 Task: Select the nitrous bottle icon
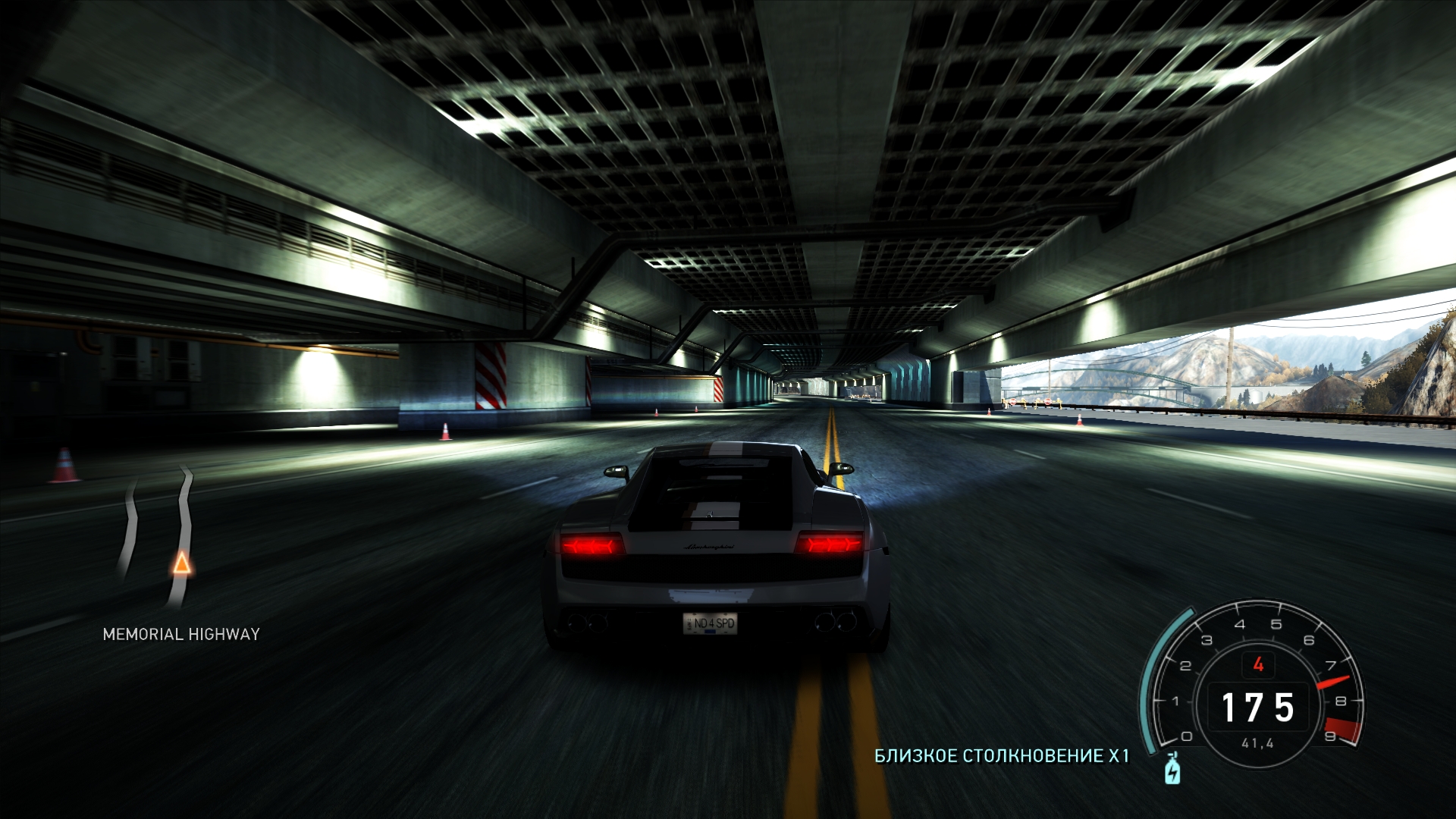pos(1172,770)
